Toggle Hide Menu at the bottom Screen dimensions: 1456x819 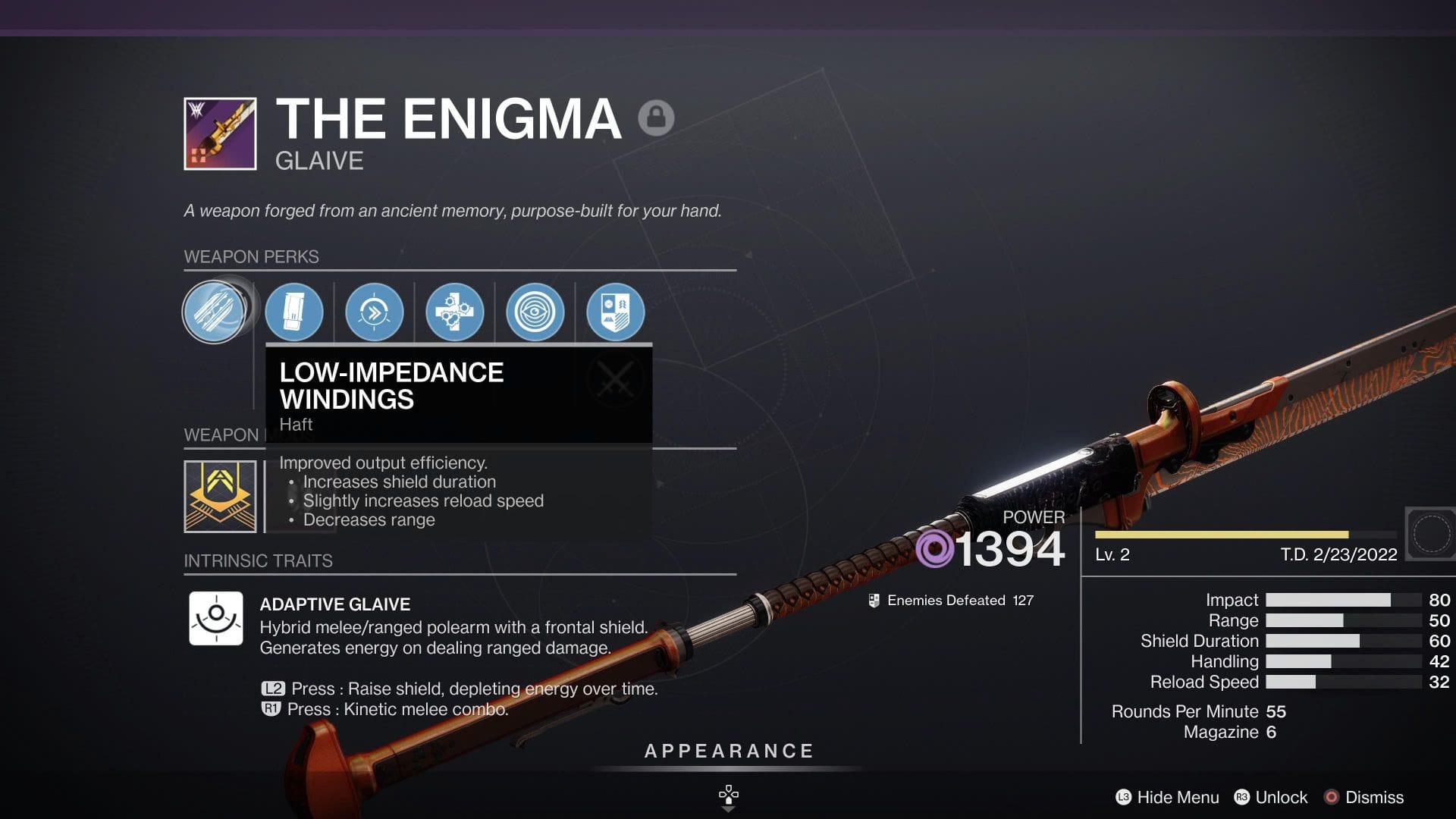point(1168,797)
